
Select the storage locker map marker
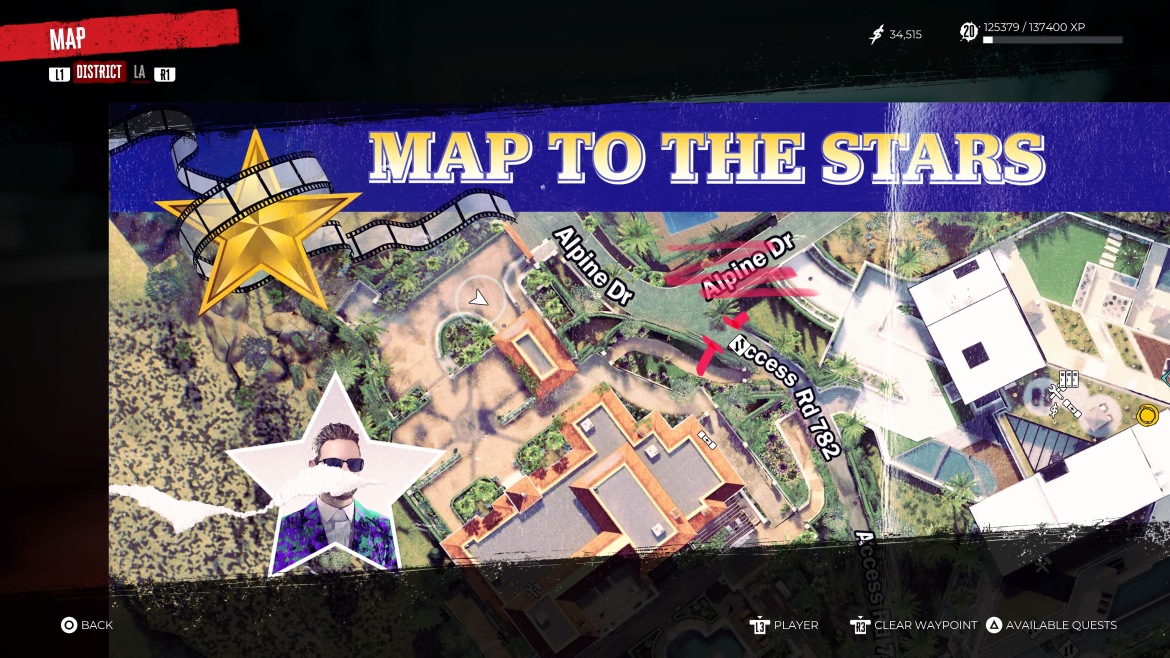(1069, 379)
